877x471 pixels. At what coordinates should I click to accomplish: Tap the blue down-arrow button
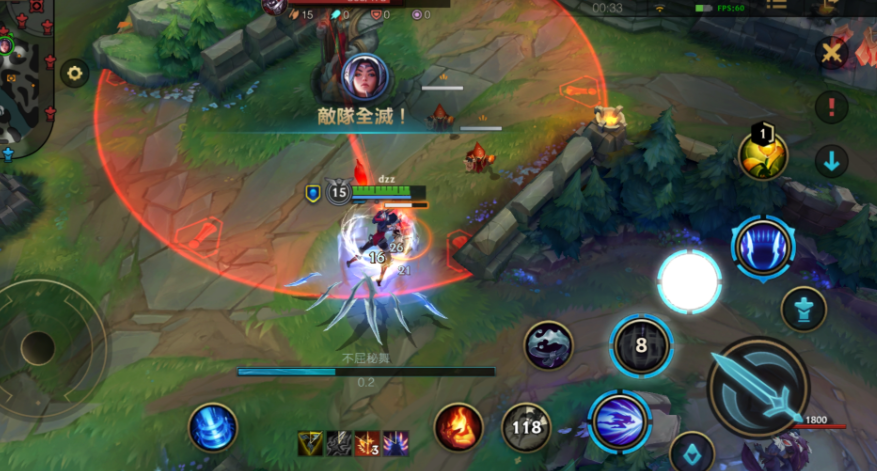pos(831,160)
